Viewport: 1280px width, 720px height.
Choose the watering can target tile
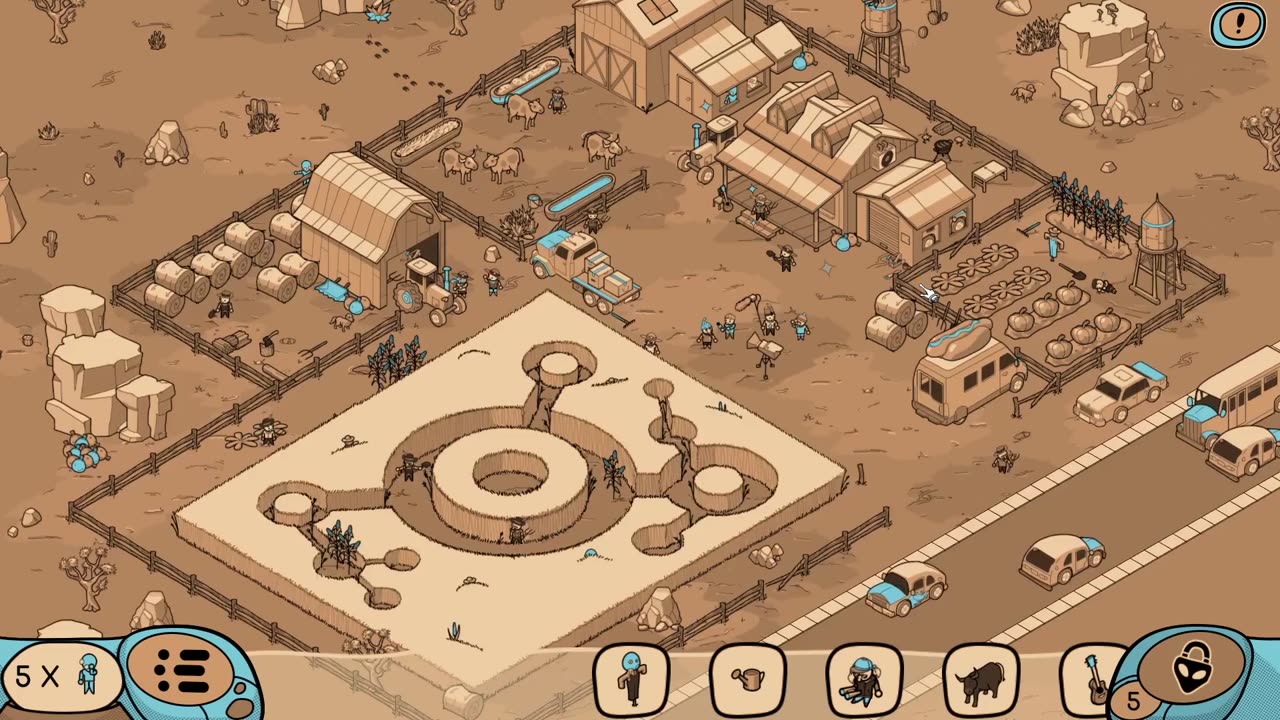coord(748,679)
